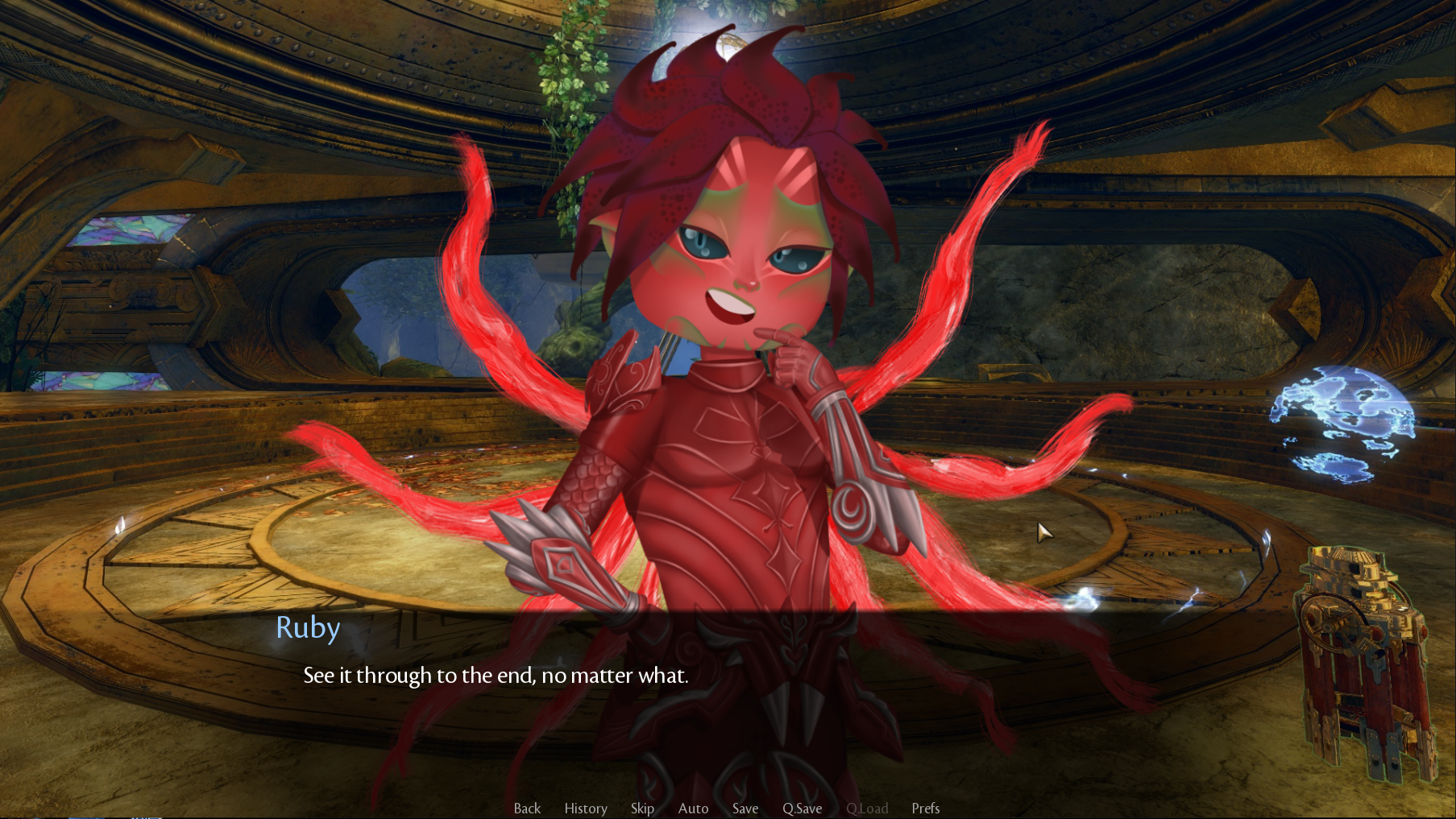Image resolution: width=1456 pixels, height=819 pixels.
Task: Activate the Skip button
Action: (642, 808)
